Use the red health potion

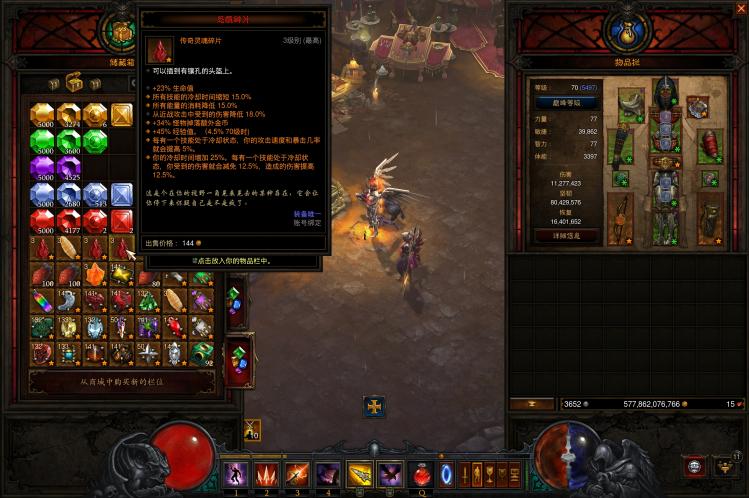point(423,472)
